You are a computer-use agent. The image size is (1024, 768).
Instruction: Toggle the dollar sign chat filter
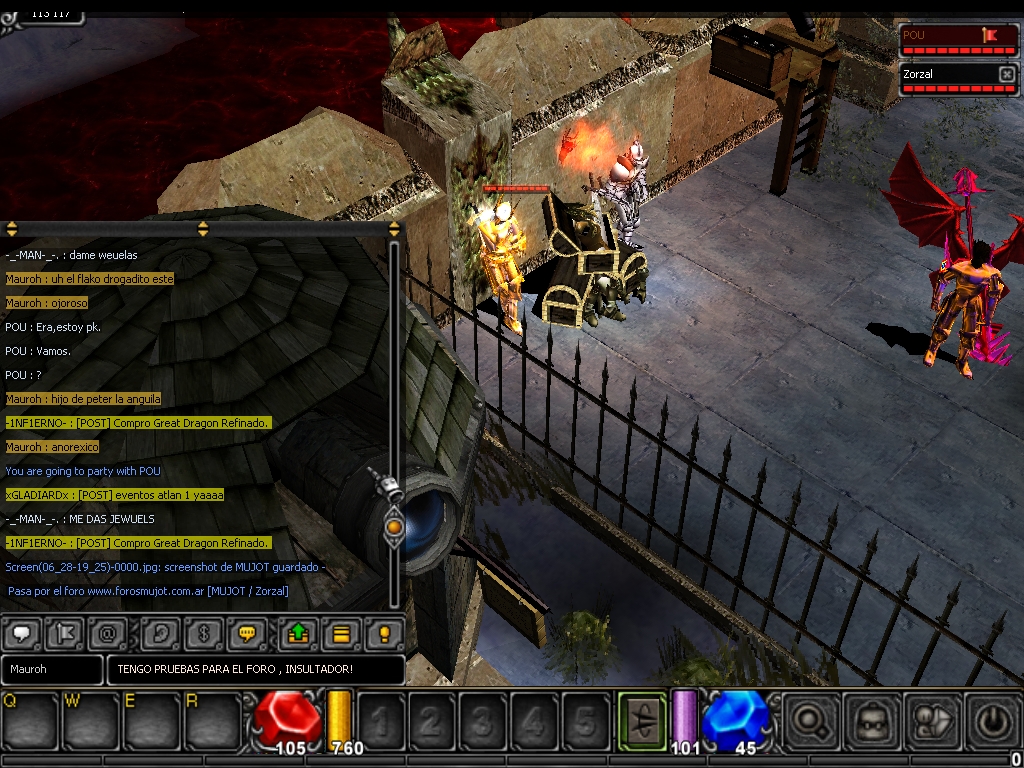coord(203,633)
